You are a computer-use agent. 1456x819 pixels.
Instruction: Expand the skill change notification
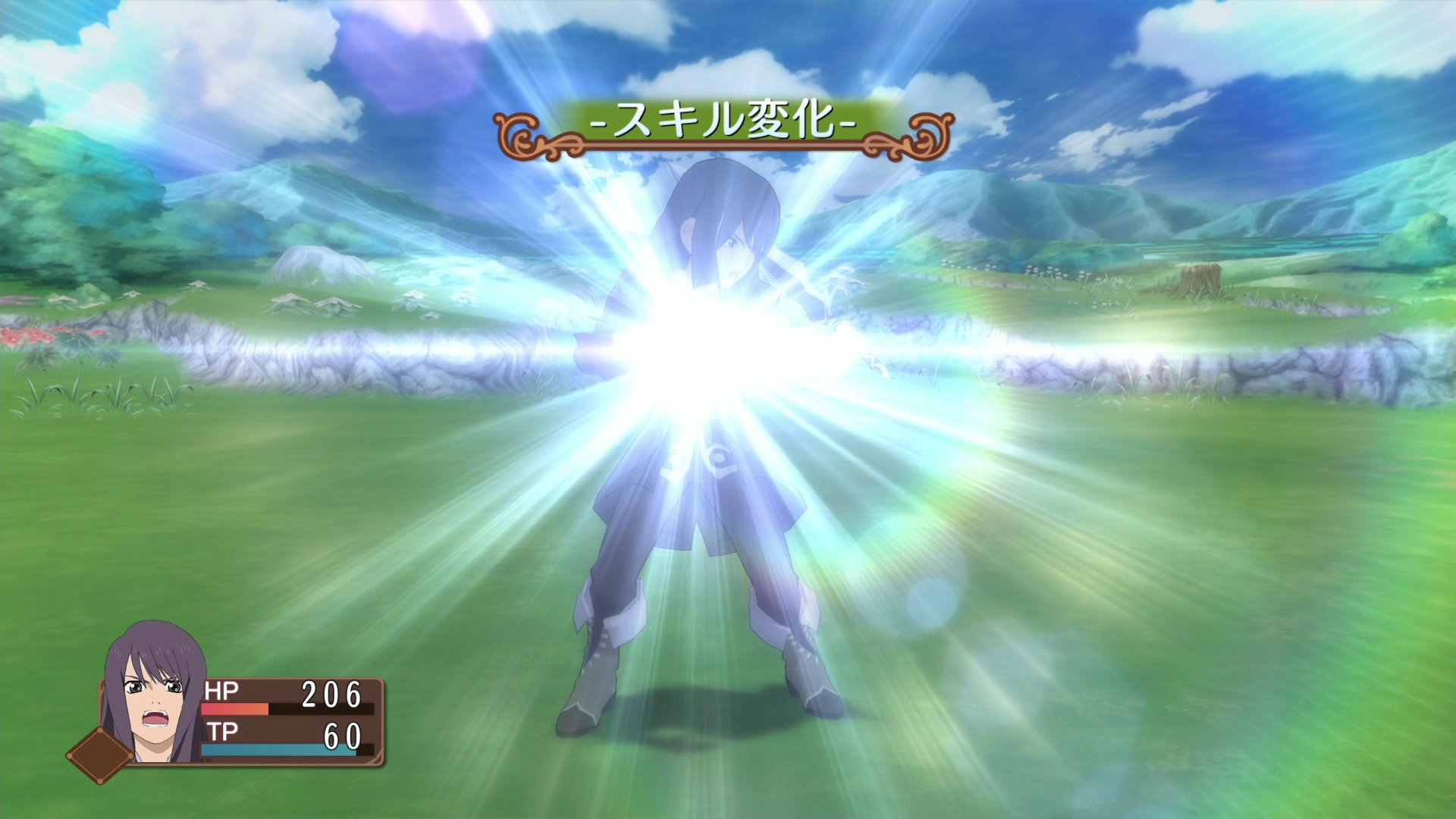(x=724, y=124)
